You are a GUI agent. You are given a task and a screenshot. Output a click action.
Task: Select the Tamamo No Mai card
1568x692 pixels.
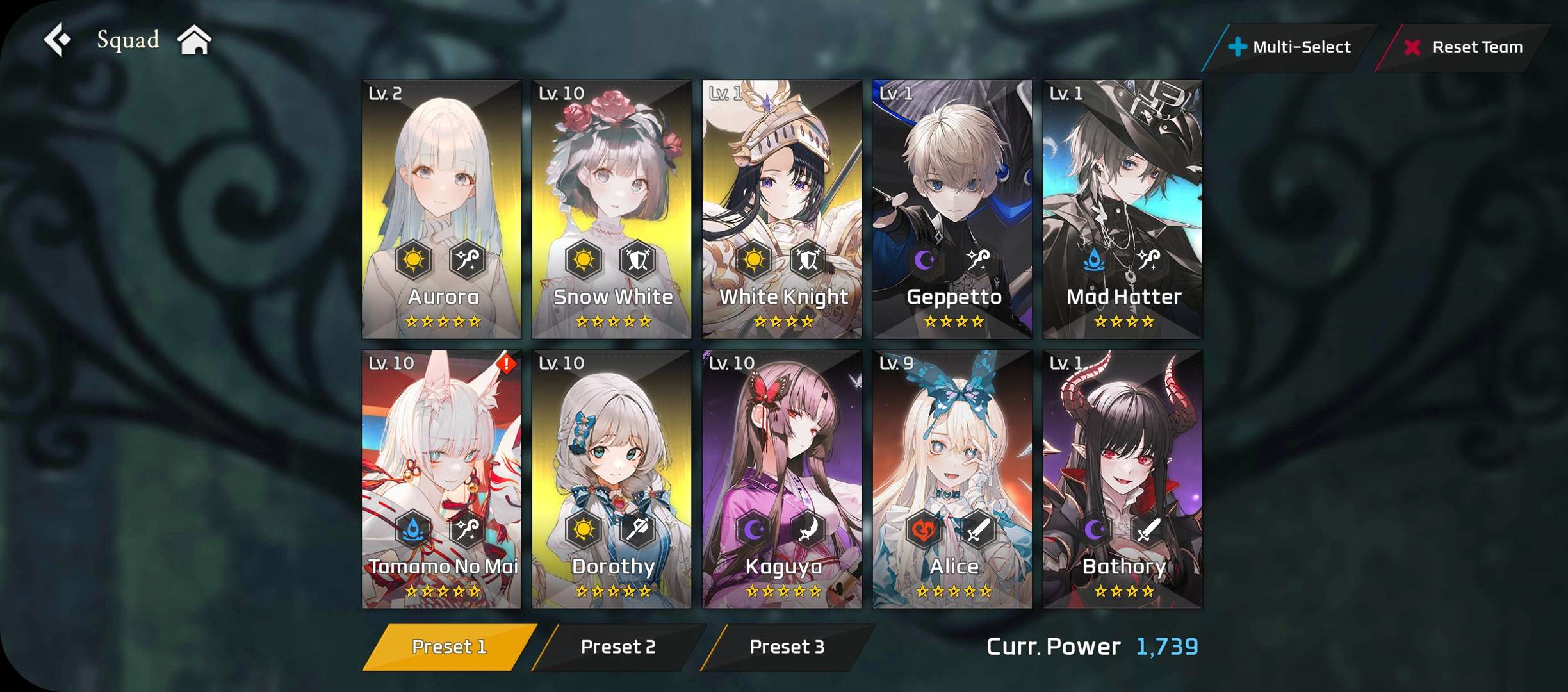441,479
